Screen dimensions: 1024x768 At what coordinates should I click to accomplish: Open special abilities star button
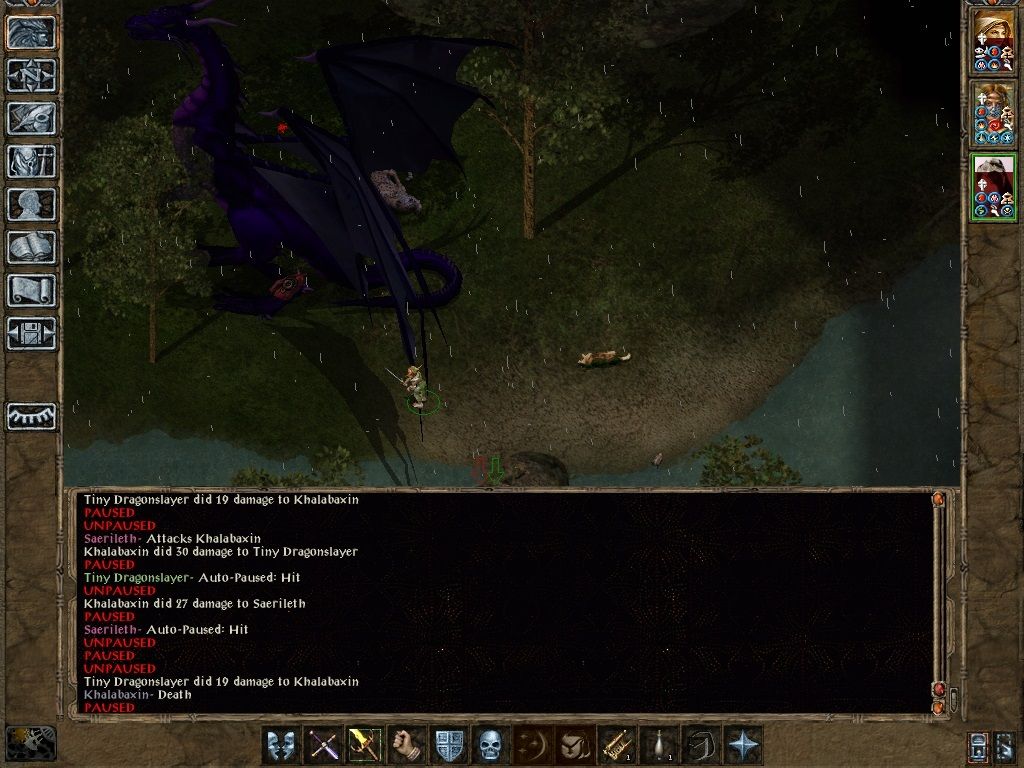point(742,746)
